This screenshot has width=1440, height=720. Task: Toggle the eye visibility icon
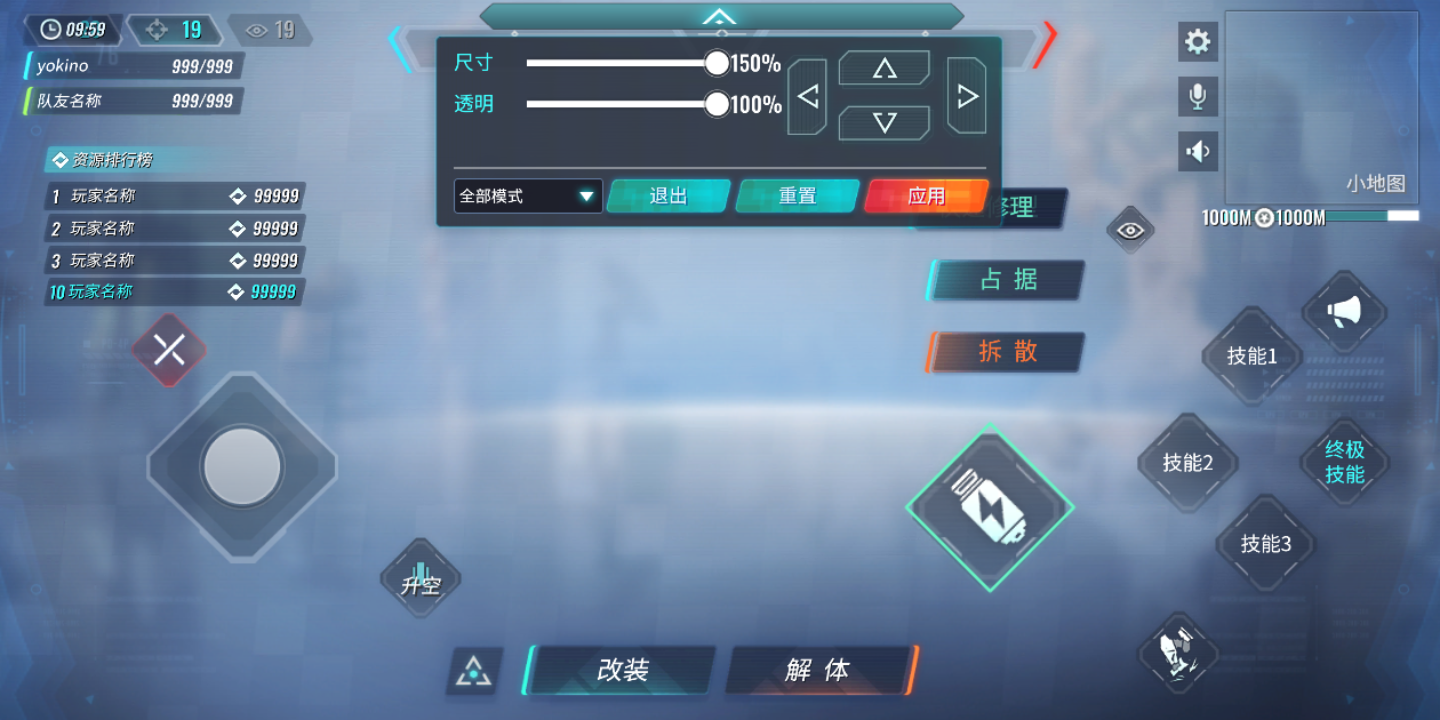point(1130,229)
